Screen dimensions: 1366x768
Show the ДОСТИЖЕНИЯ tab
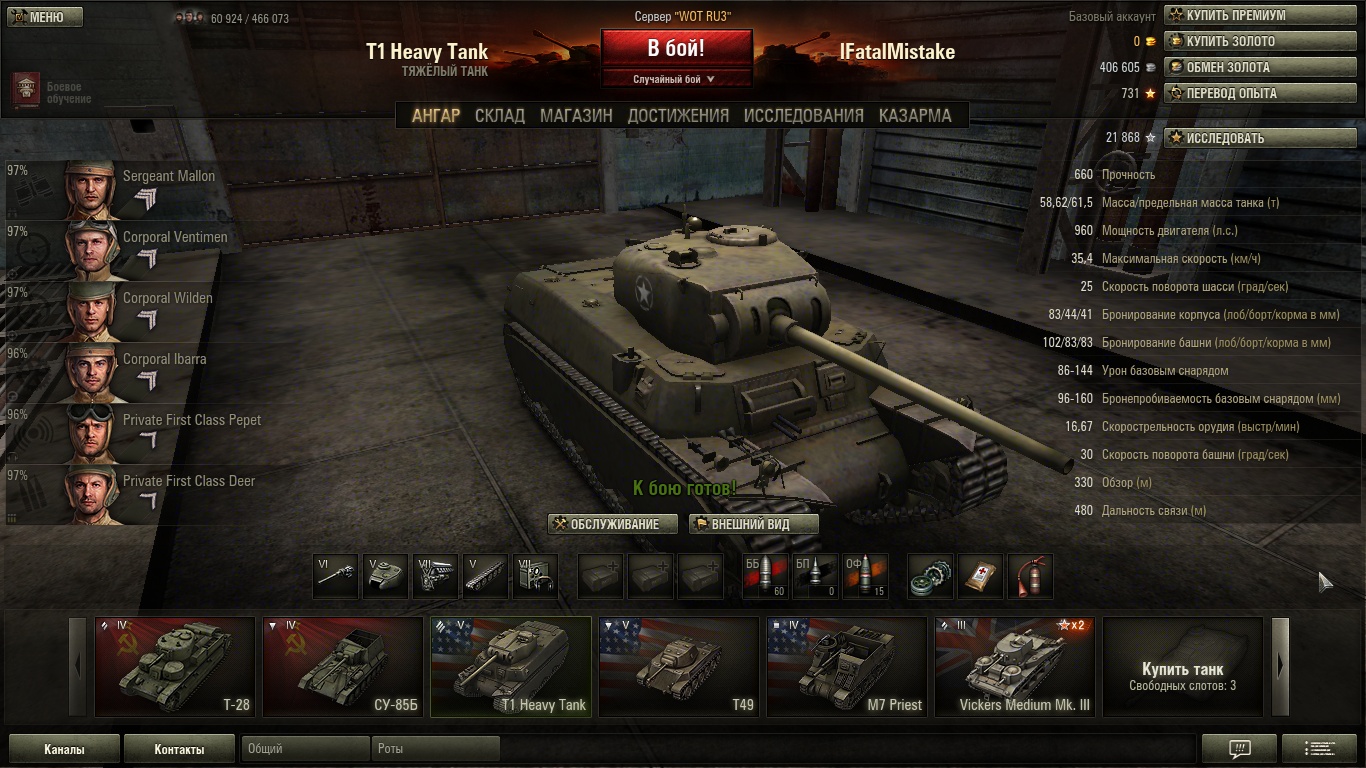(x=678, y=115)
